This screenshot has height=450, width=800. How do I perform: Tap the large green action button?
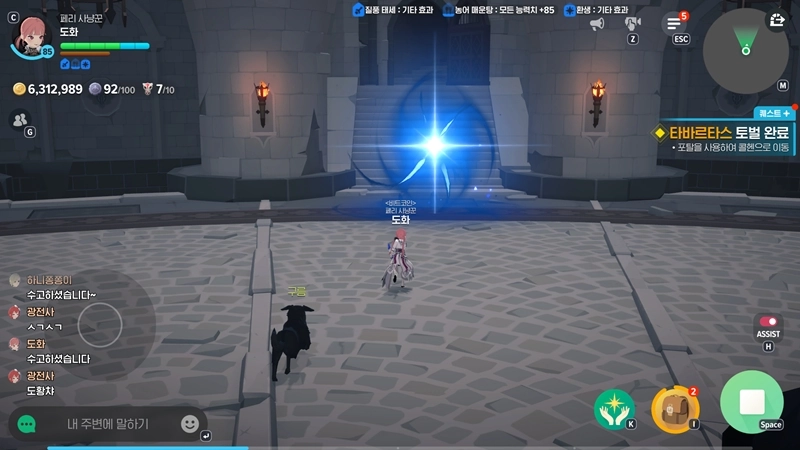(x=751, y=402)
